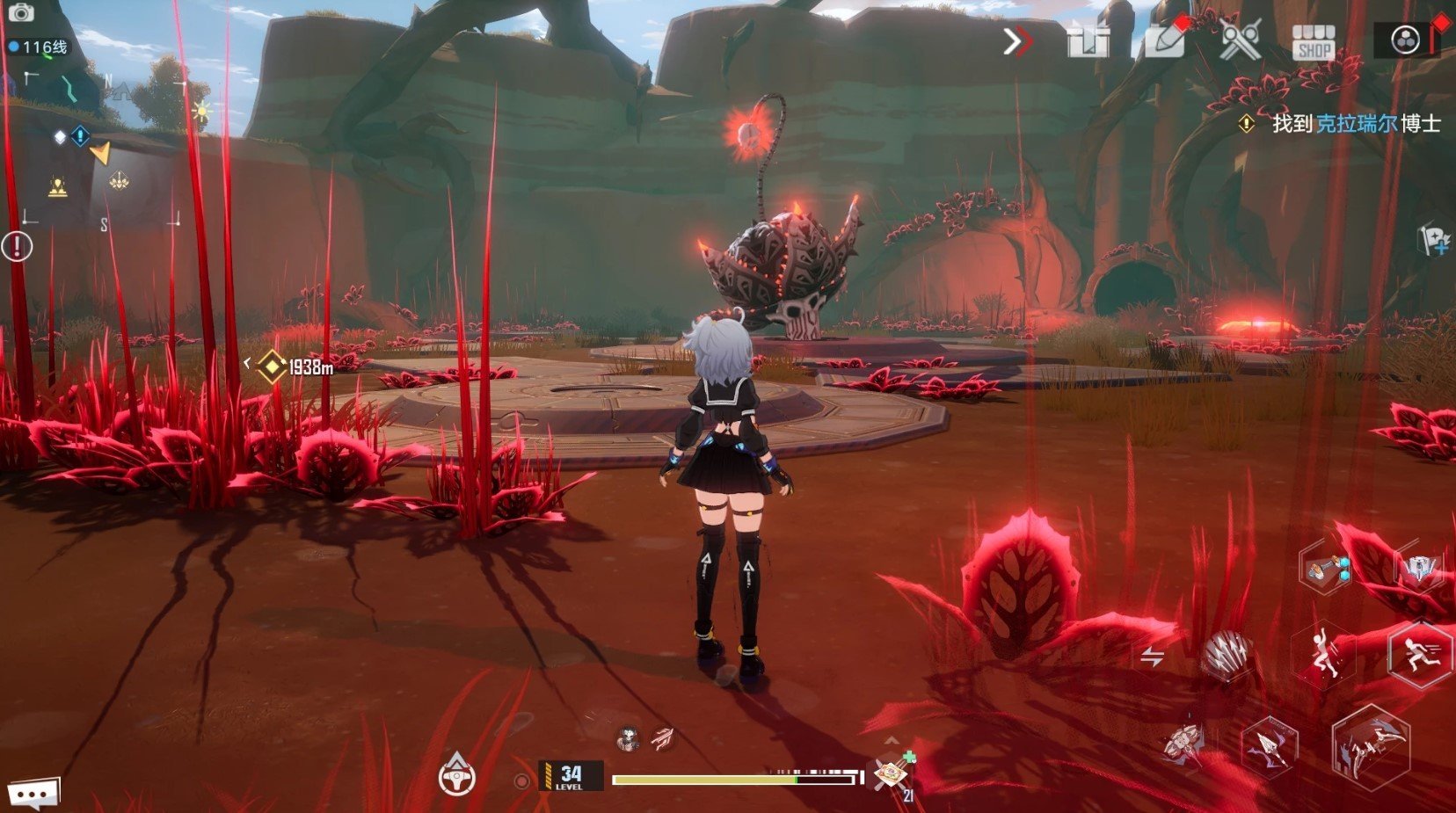Open the SHOP menu

click(1314, 42)
